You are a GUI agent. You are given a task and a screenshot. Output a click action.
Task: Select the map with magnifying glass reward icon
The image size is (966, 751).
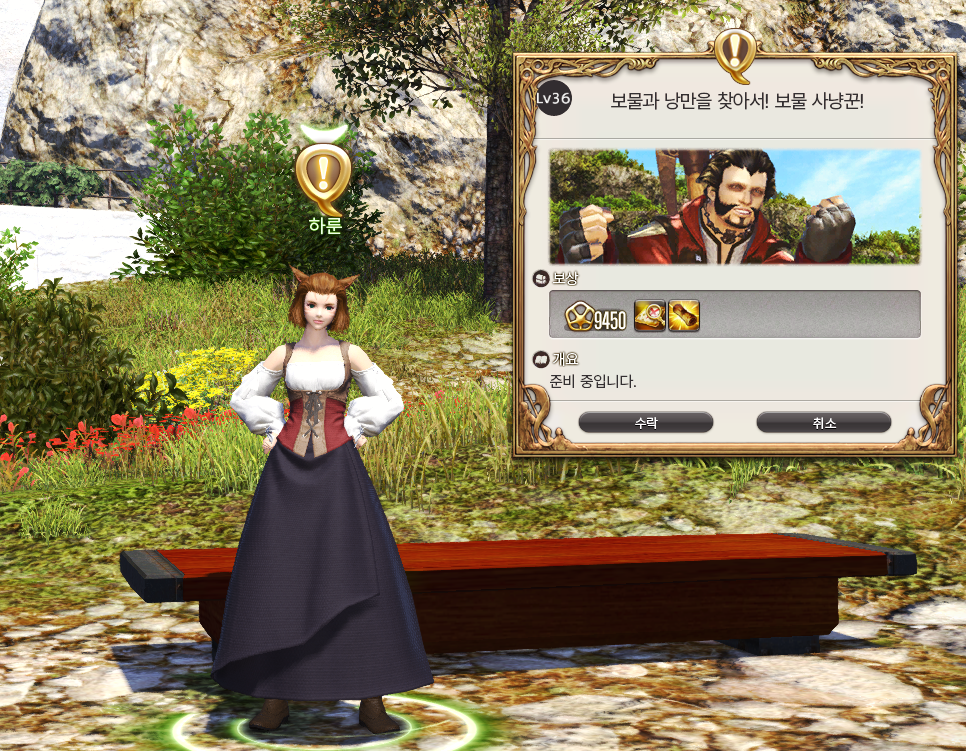(650, 316)
